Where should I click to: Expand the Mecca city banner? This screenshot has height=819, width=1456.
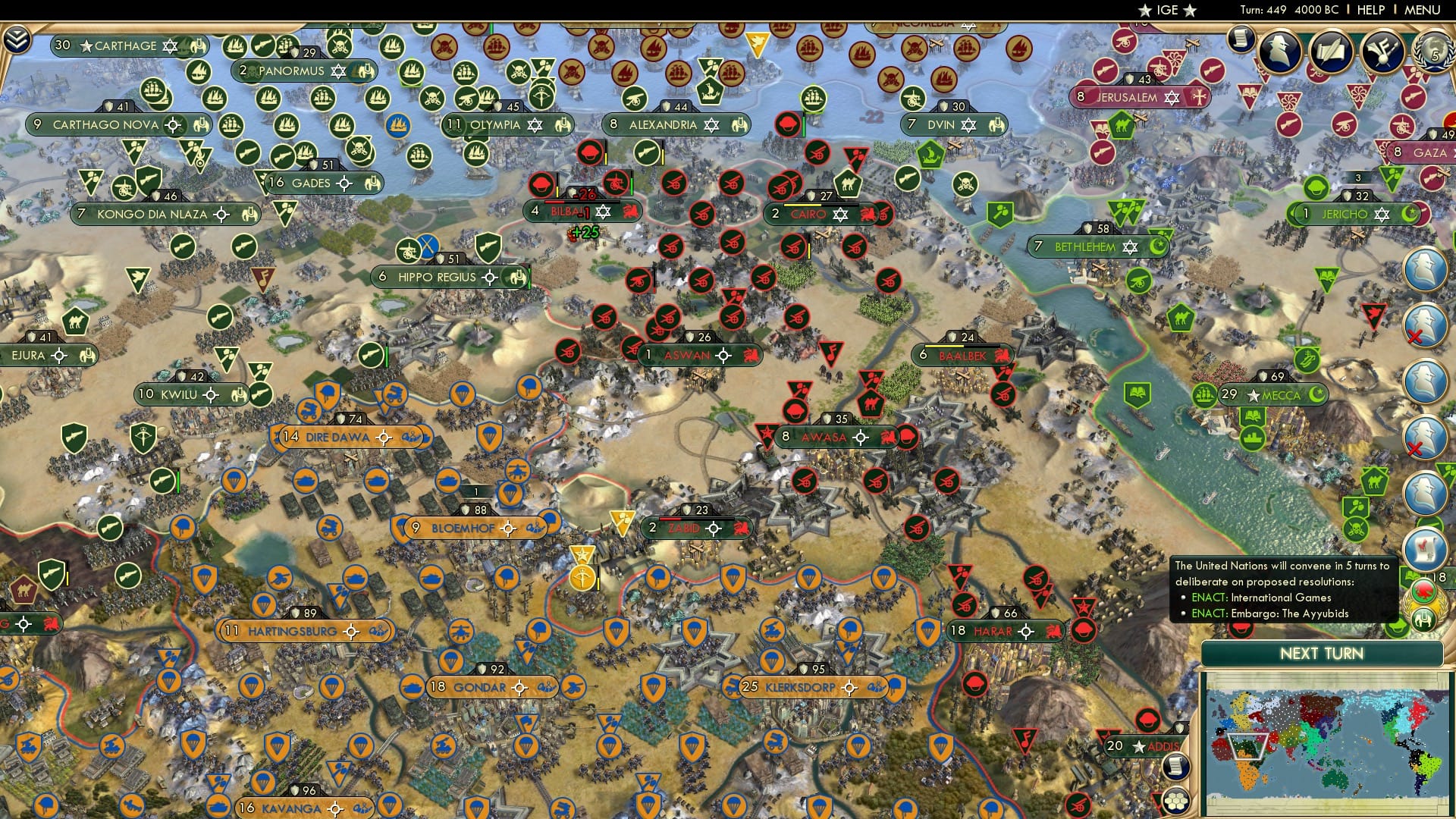pos(1274,394)
